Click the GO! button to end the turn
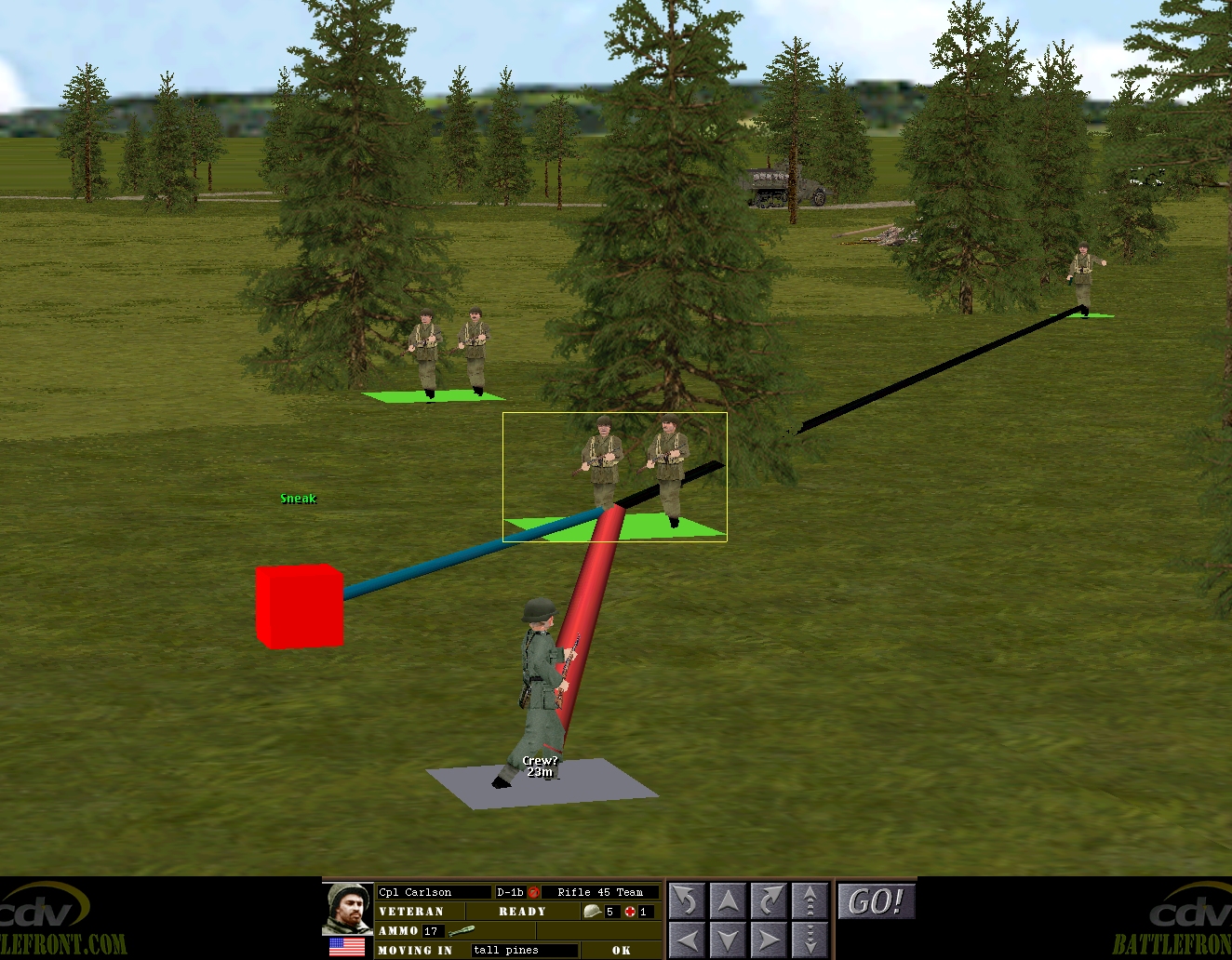 (x=876, y=901)
